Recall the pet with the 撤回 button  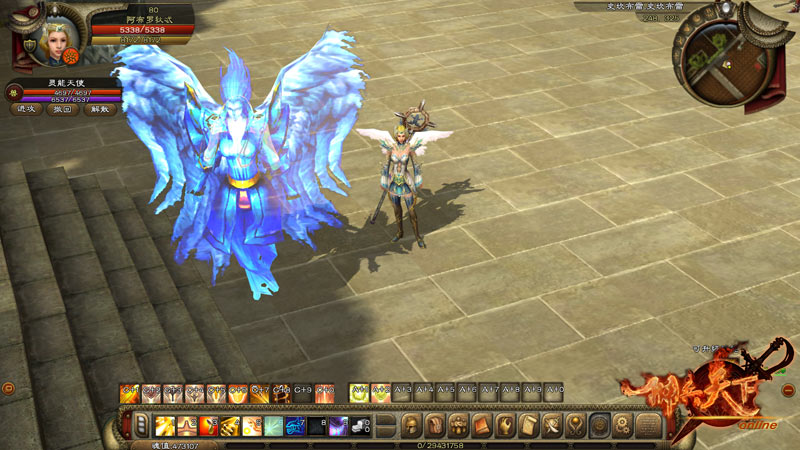(x=62, y=109)
